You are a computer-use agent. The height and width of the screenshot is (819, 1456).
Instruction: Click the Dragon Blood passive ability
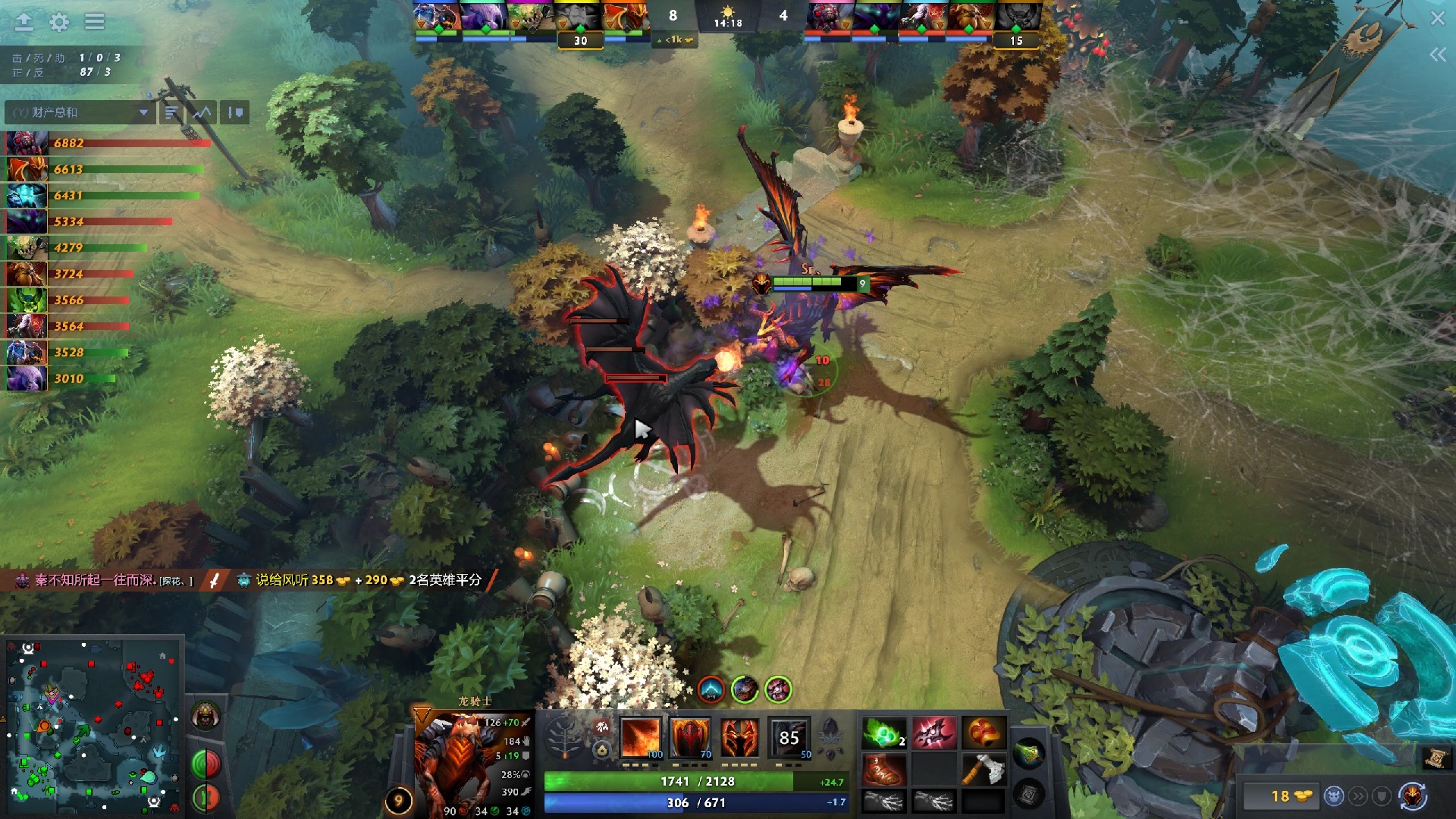point(739,737)
